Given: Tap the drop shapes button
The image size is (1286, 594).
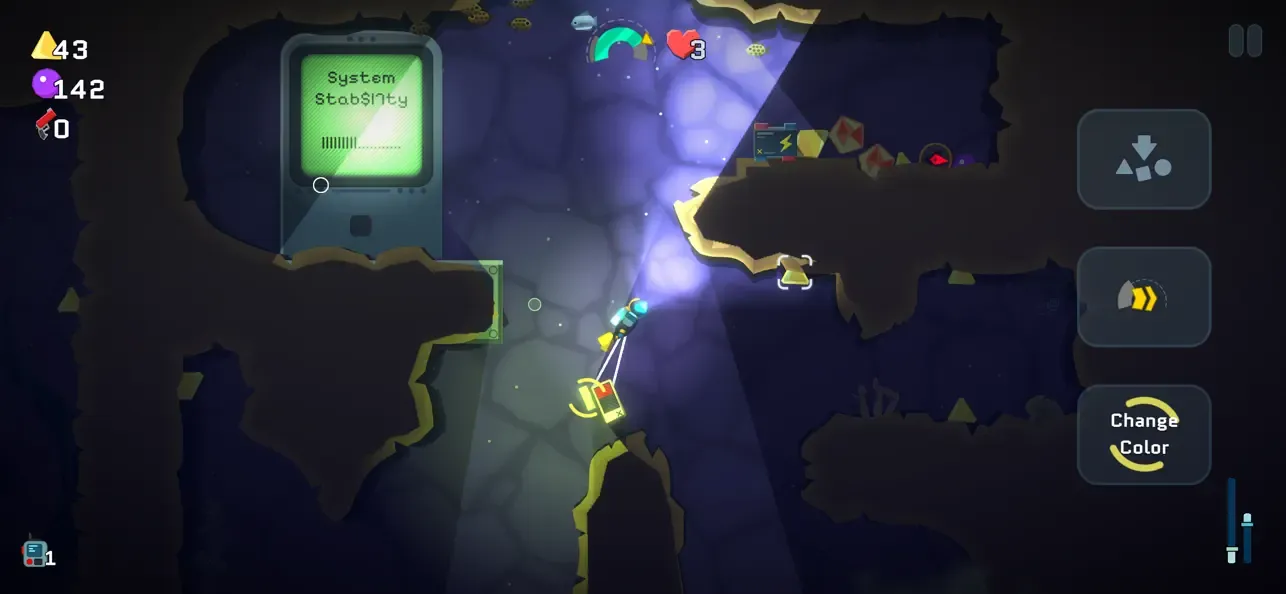Looking at the screenshot, I should coord(1144,160).
